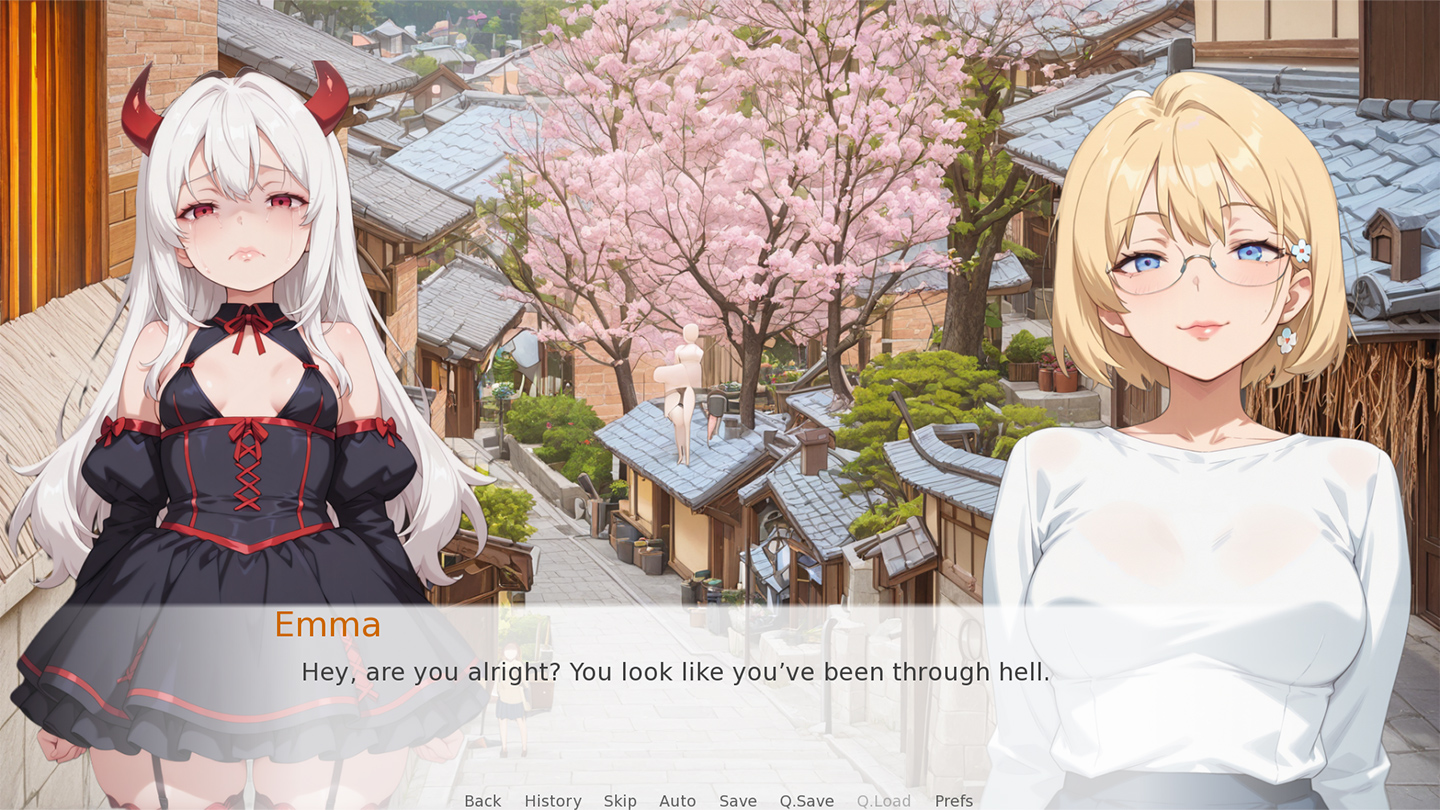This screenshot has height=810, width=1440.
Task: Roll back dialogue with the Back option
Action: tap(482, 800)
